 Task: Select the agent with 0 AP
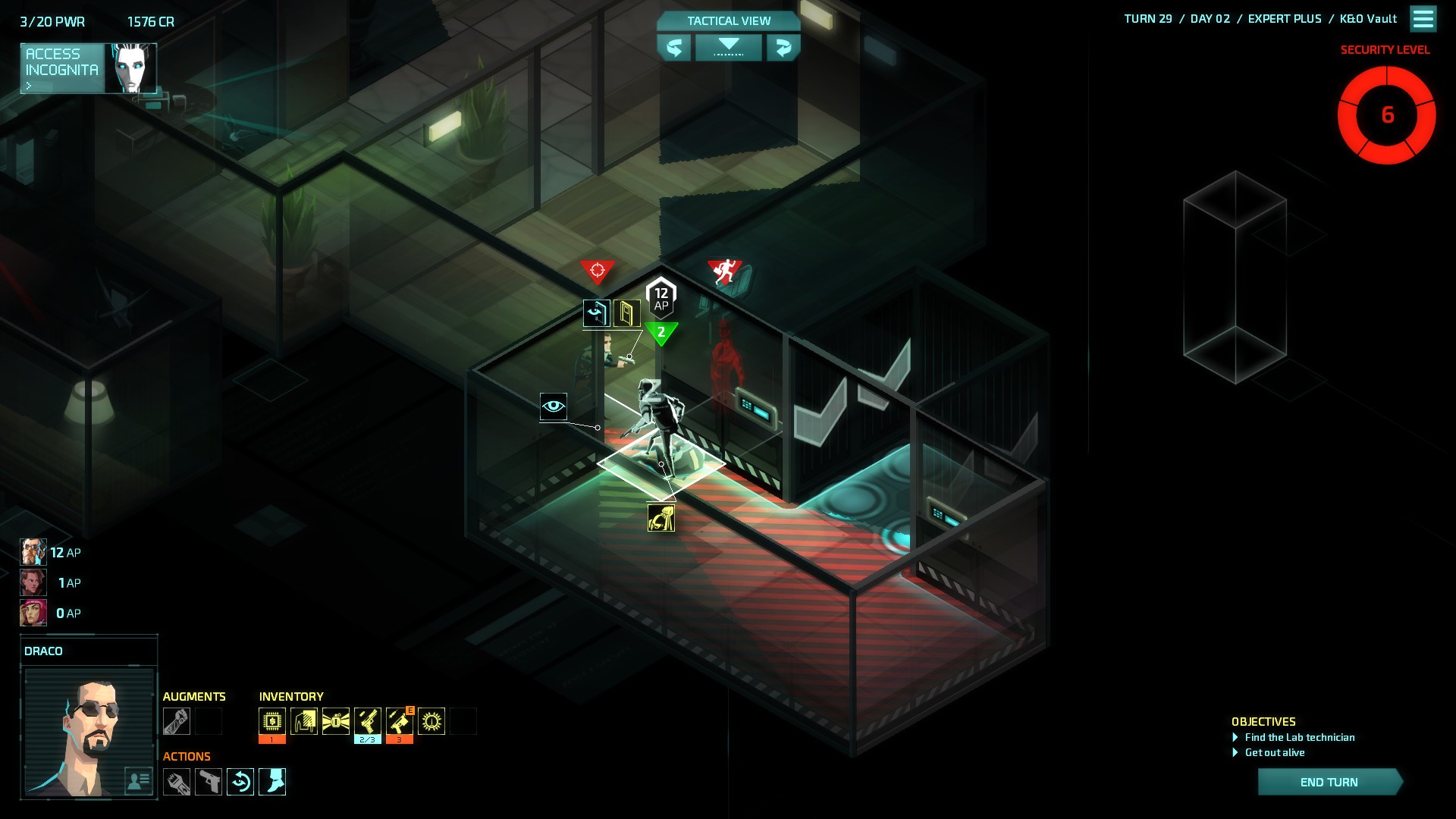click(33, 613)
